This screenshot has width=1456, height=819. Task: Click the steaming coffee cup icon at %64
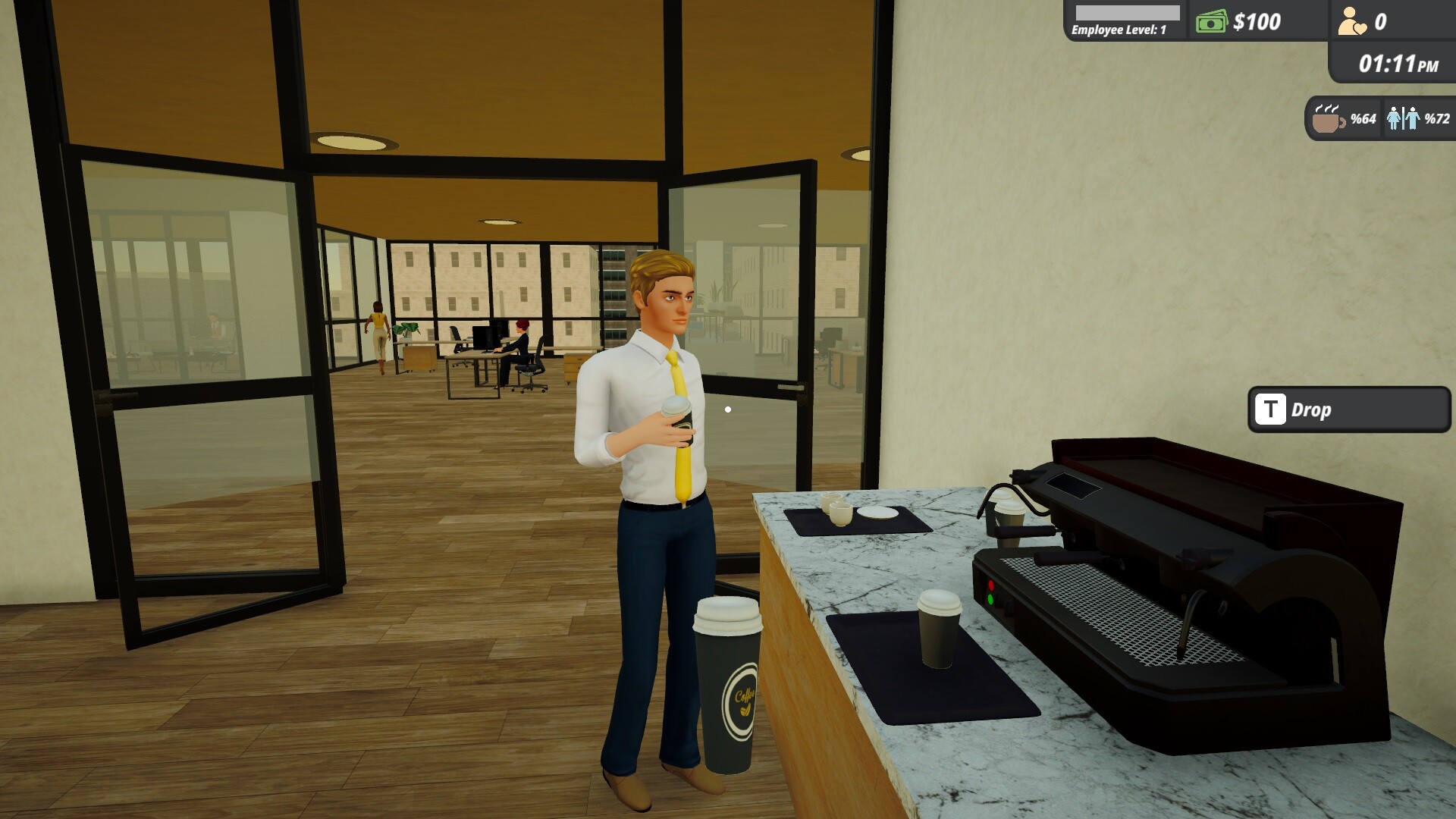pos(1326,121)
